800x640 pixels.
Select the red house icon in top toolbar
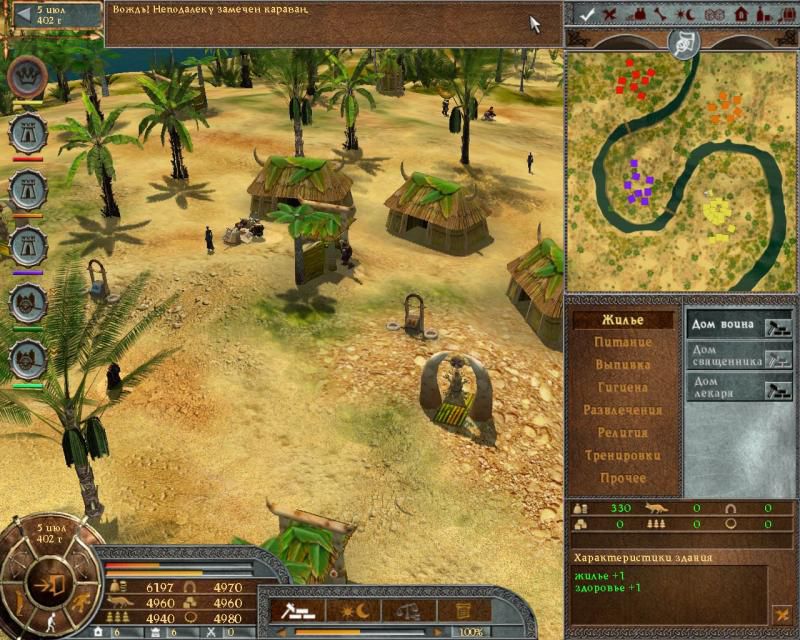pos(741,14)
